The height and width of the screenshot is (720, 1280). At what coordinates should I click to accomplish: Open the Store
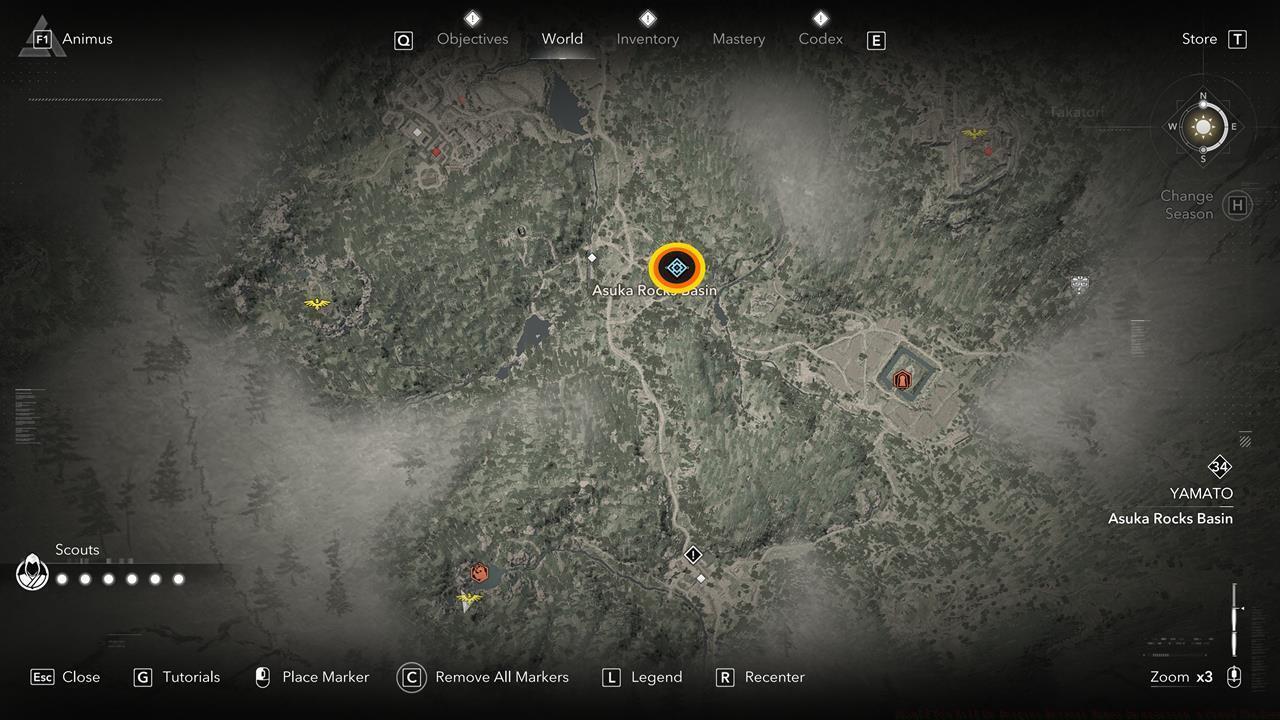pyautogui.click(x=1199, y=39)
